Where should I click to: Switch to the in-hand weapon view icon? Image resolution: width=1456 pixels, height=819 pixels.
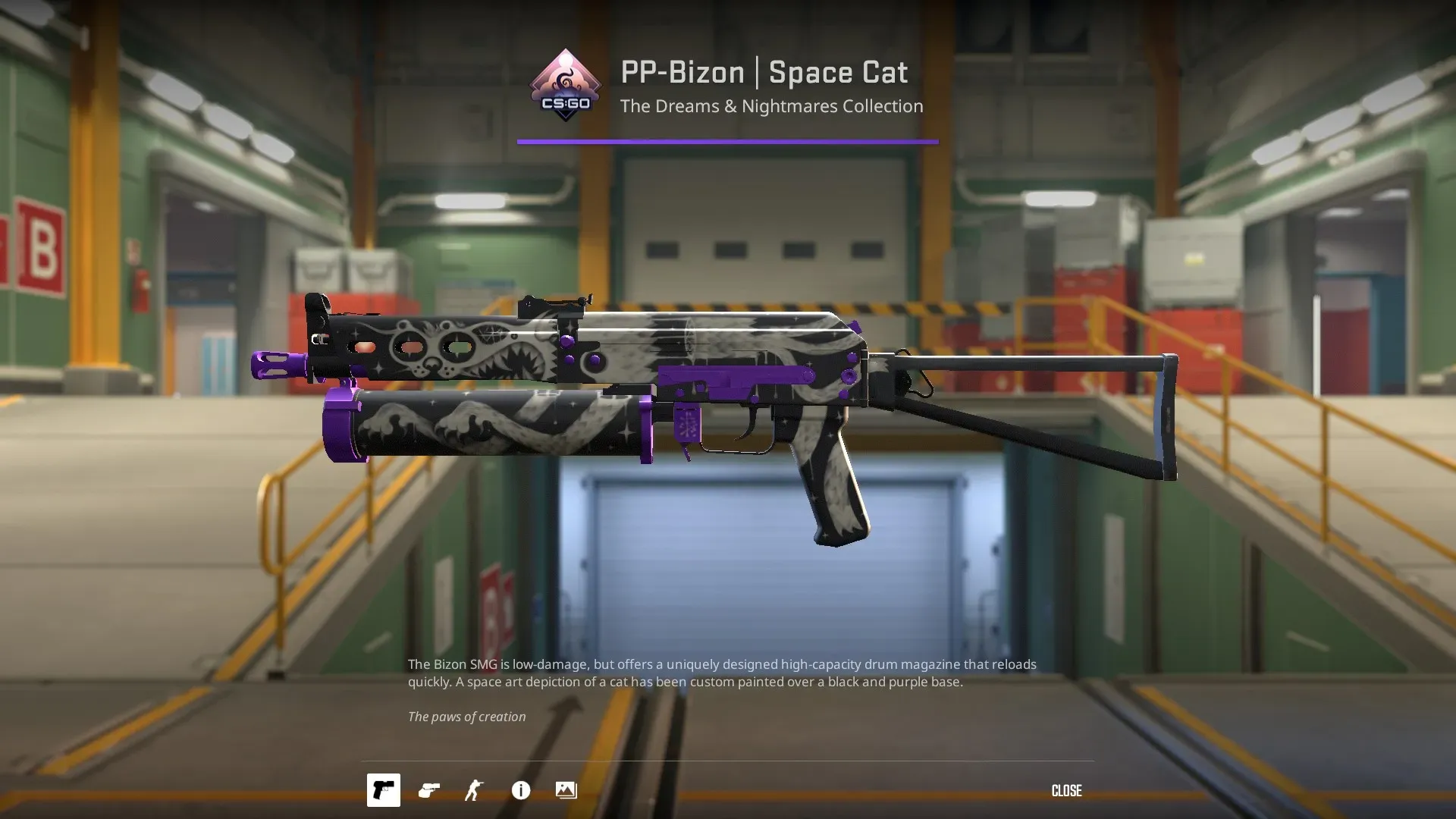click(x=429, y=790)
